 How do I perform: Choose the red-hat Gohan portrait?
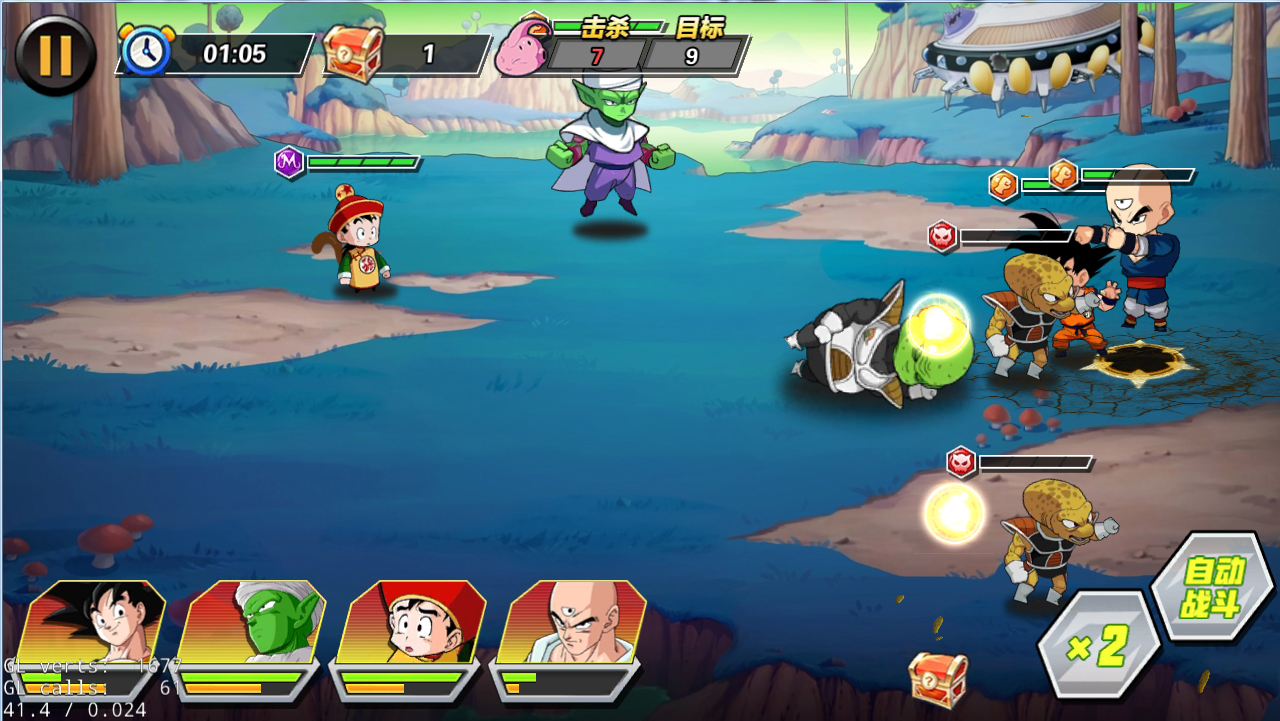(412, 622)
